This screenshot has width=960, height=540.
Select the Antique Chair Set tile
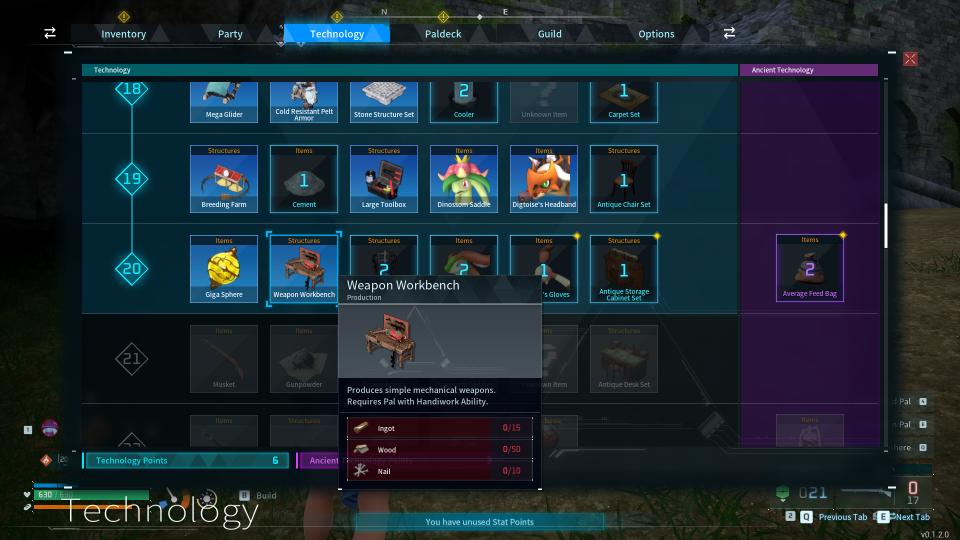tap(624, 180)
